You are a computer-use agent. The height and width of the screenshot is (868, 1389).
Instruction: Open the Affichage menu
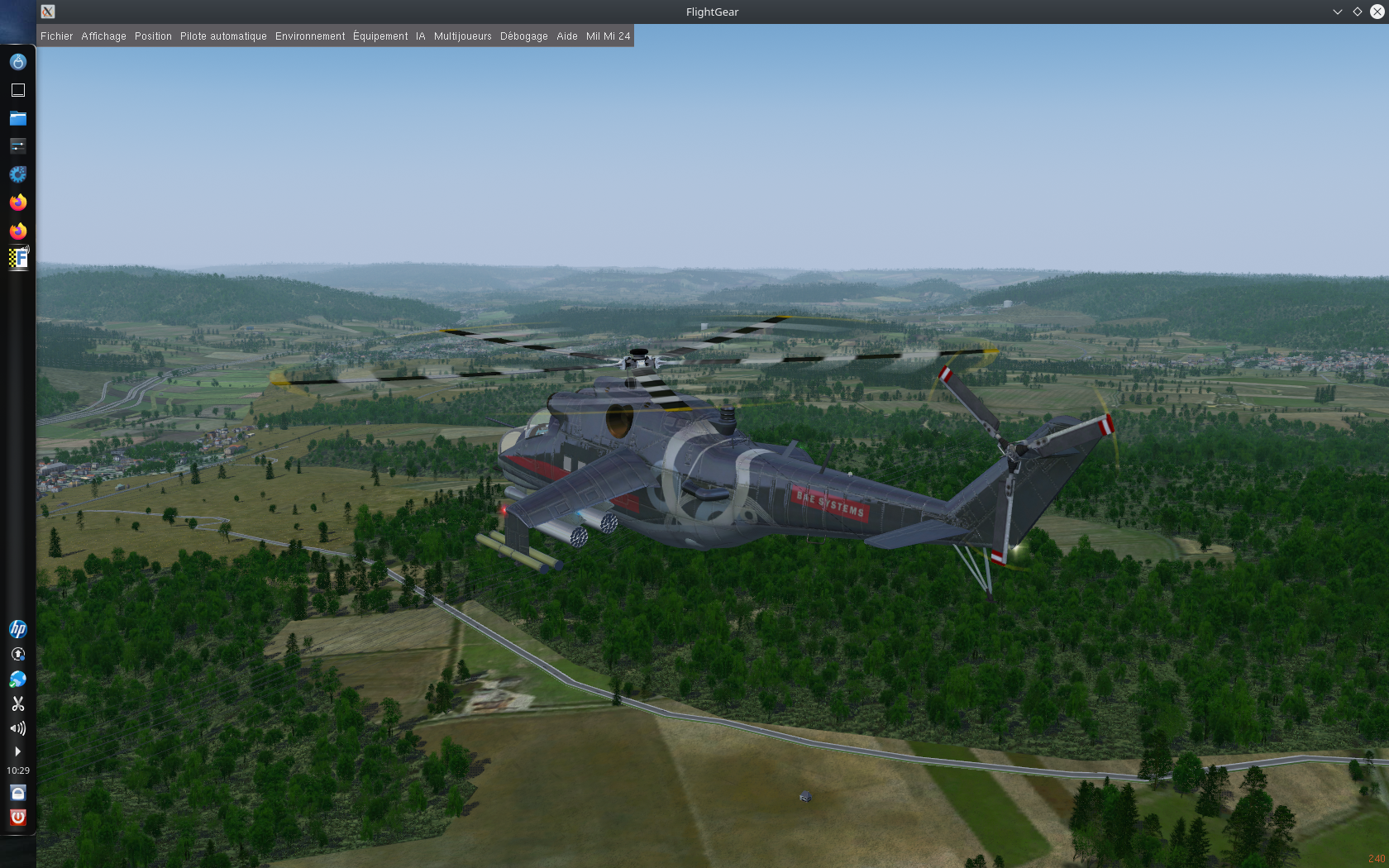click(x=103, y=36)
